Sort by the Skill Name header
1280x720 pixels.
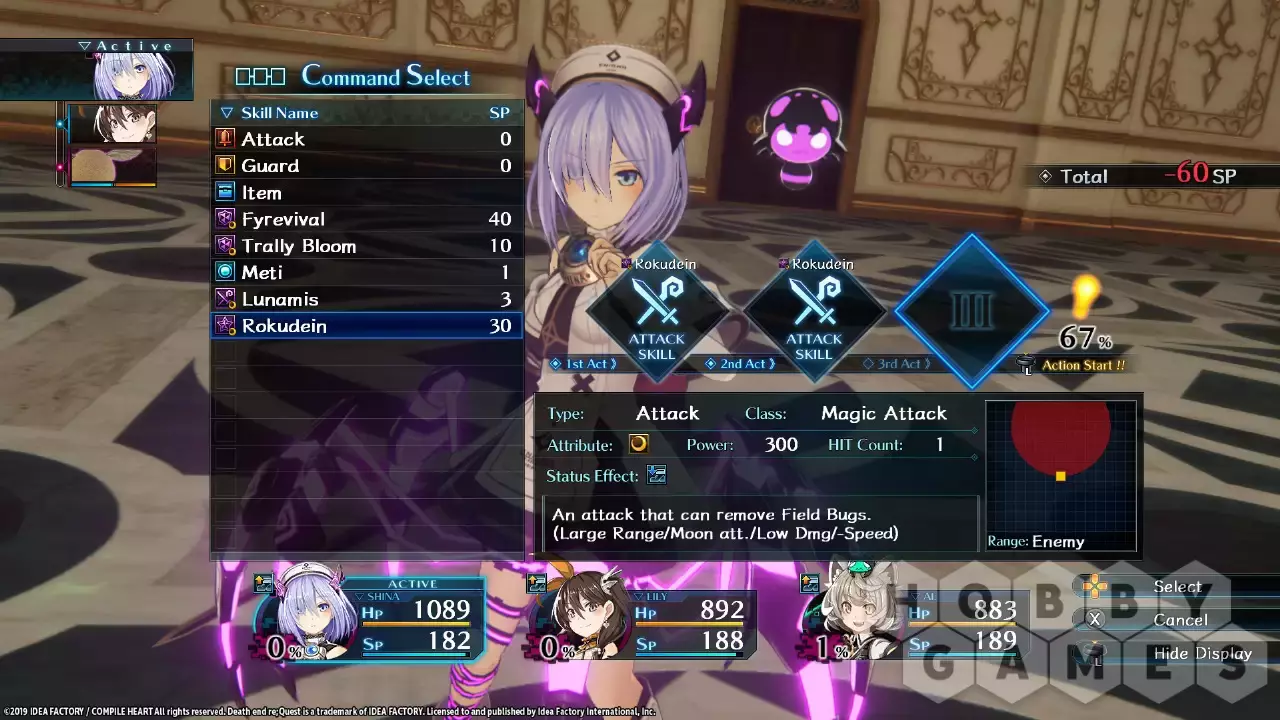coord(279,113)
